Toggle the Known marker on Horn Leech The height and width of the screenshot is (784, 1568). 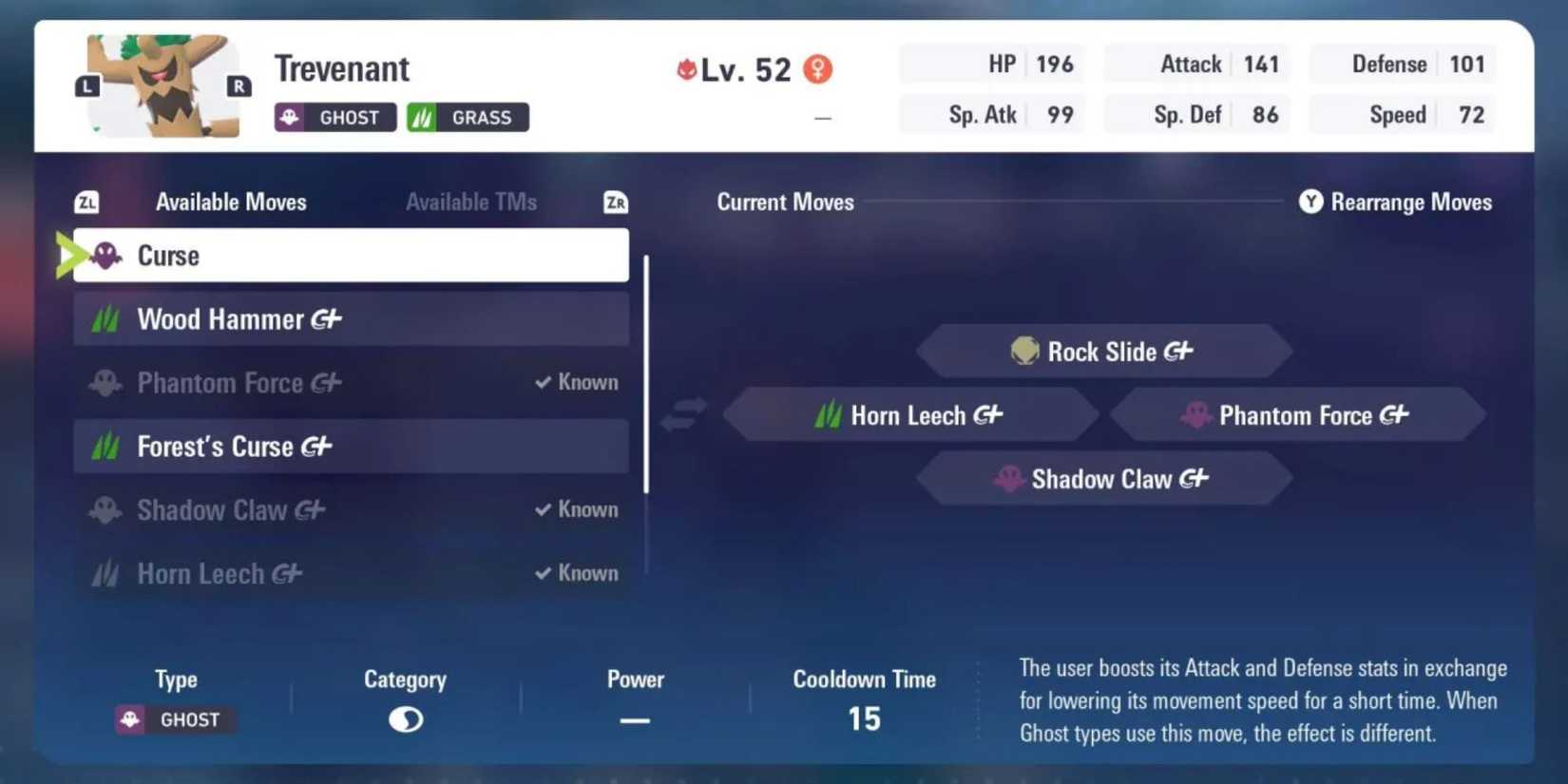(542, 573)
